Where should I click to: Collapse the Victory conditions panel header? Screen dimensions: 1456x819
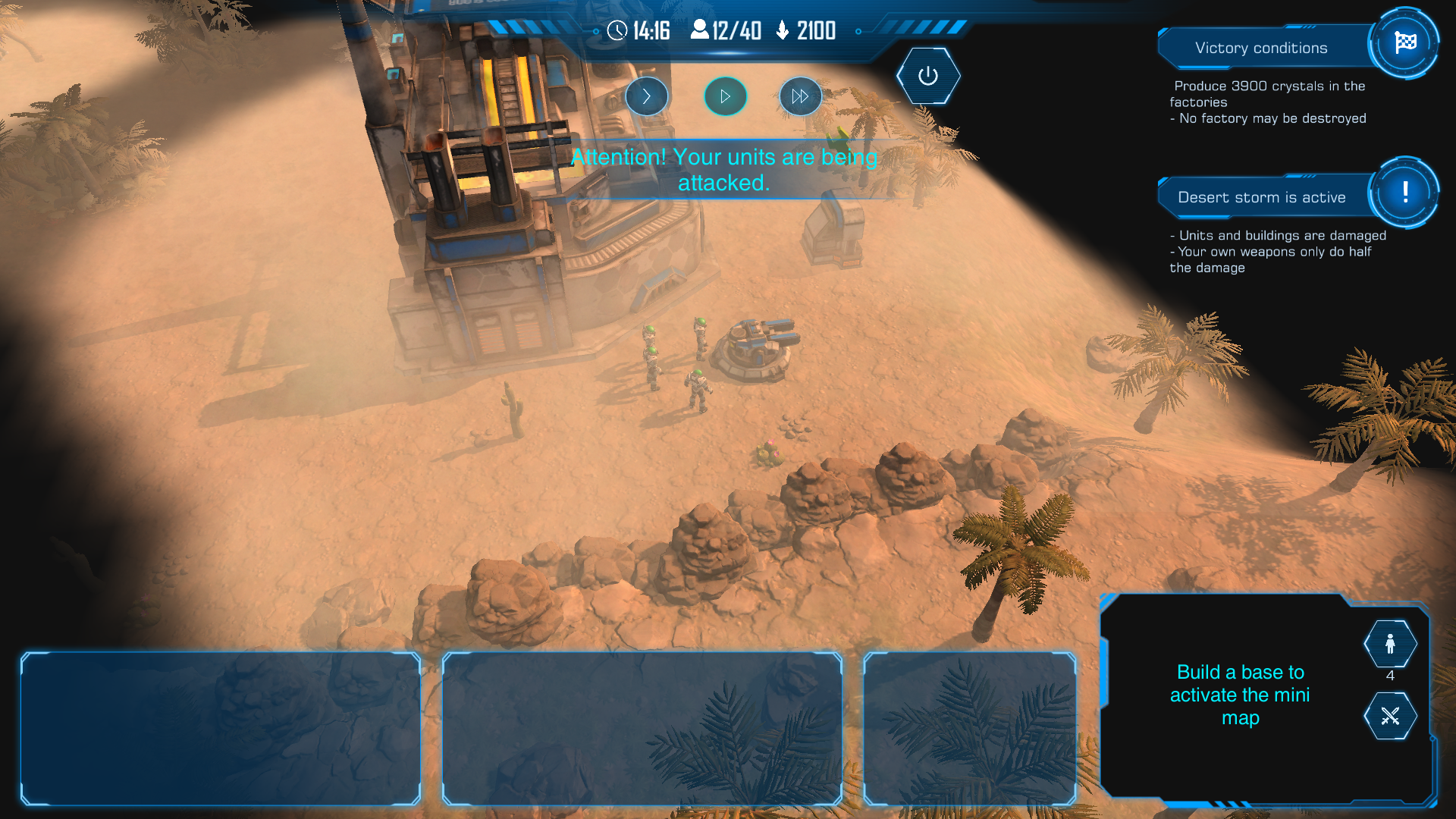click(x=1261, y=48)
